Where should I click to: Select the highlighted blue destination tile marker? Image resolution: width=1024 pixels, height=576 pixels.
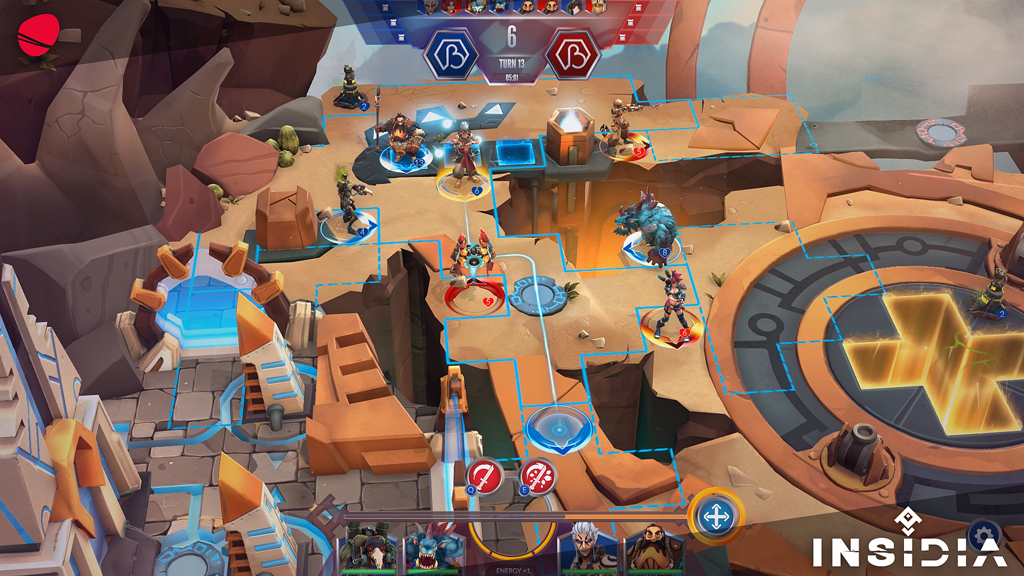coord(558,426)
